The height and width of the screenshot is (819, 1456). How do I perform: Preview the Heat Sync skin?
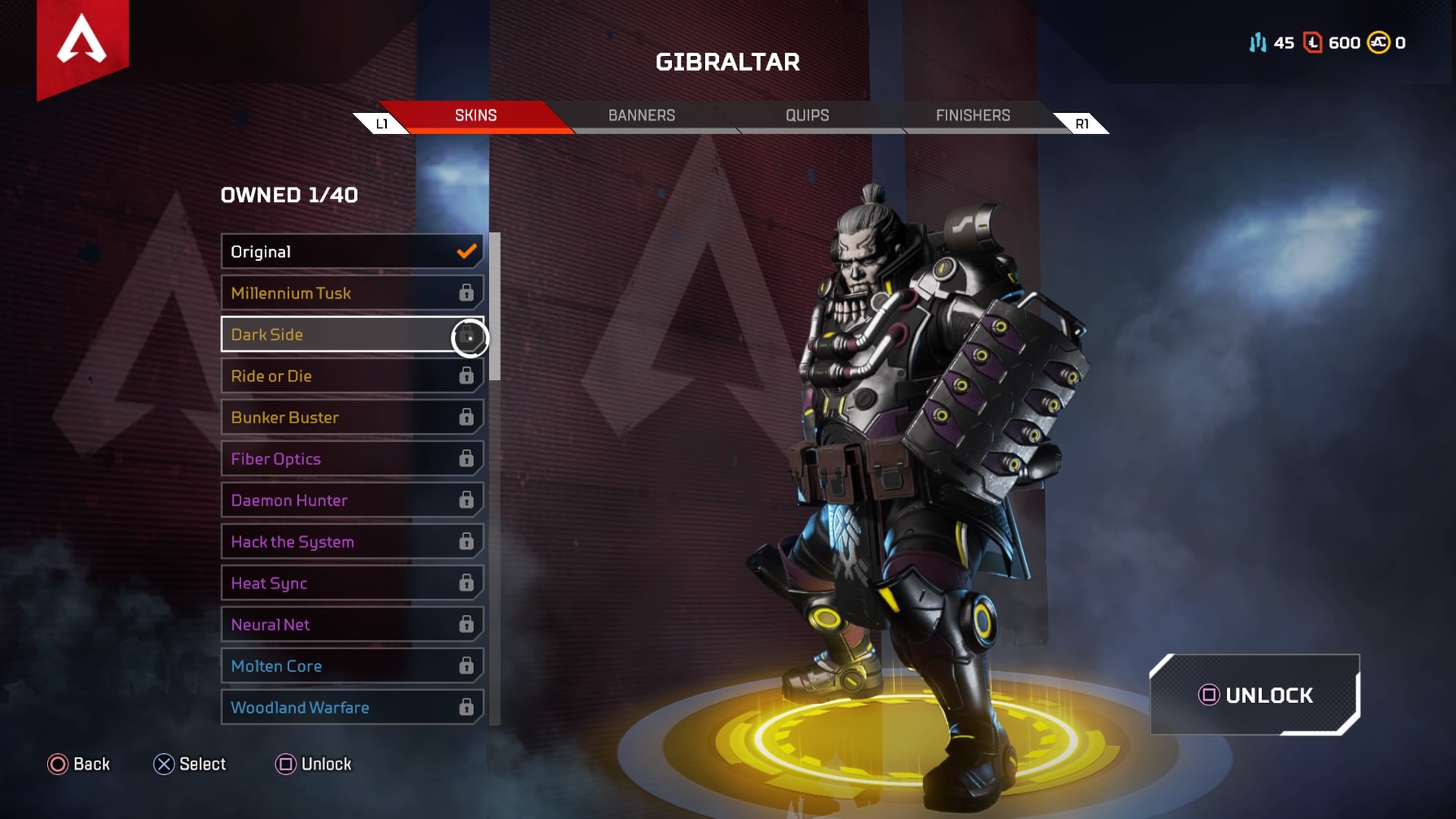click(352, 583)
